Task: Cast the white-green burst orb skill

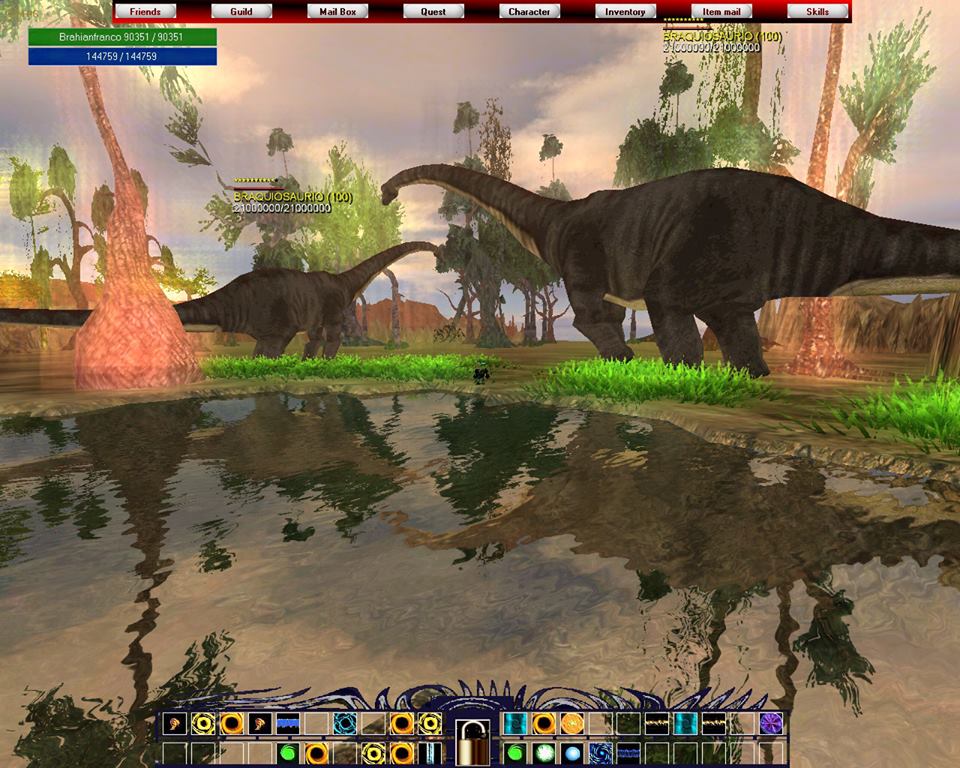Action: pos(544,752)
